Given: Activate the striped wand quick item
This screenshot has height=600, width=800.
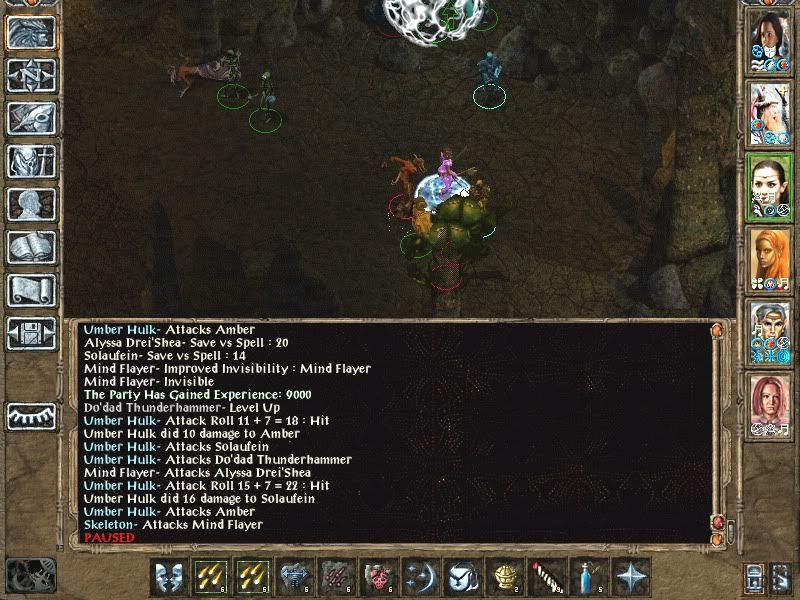Looking at the screenshot, I should [547, 578].
